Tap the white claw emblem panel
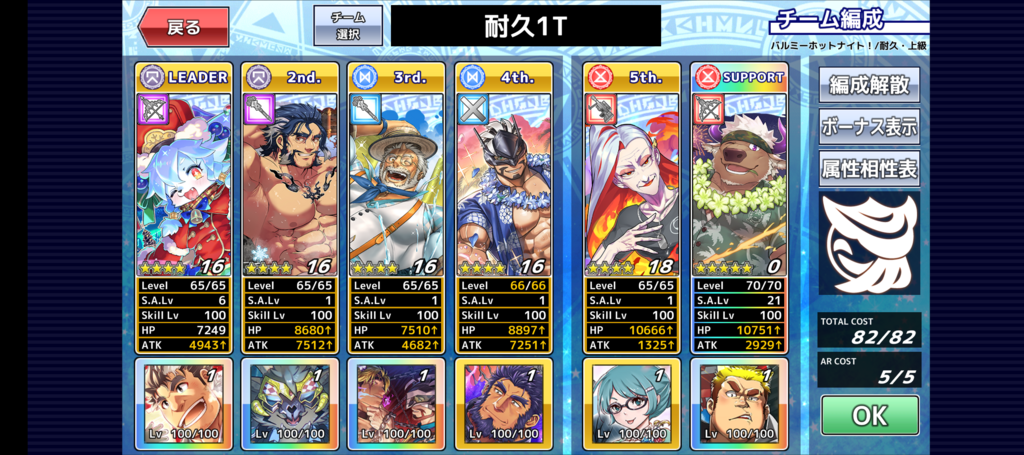Viewport: 1024px width, 455px height. point(868,243)
